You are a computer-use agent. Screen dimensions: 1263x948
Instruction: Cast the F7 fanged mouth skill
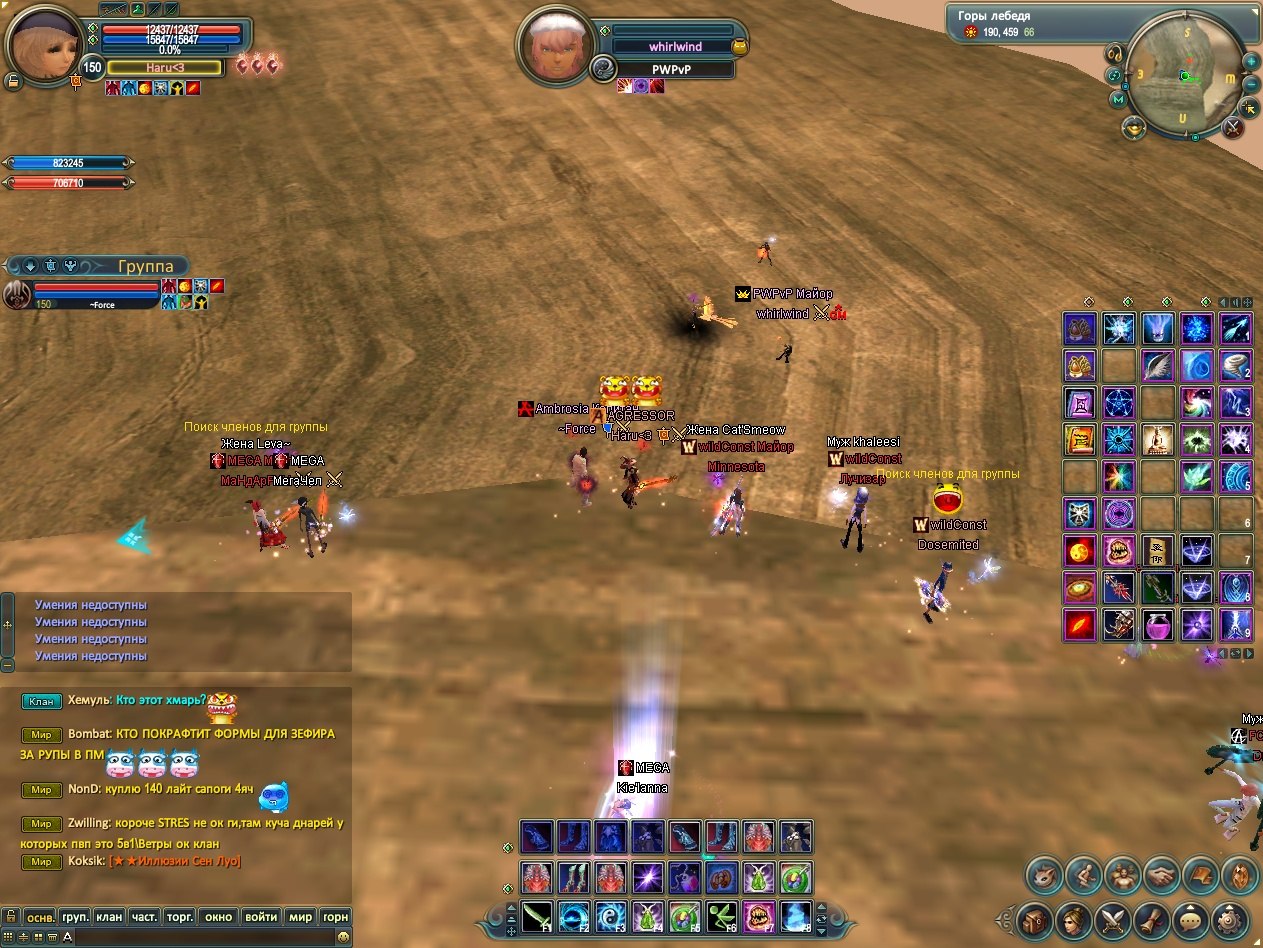[757, 915]
